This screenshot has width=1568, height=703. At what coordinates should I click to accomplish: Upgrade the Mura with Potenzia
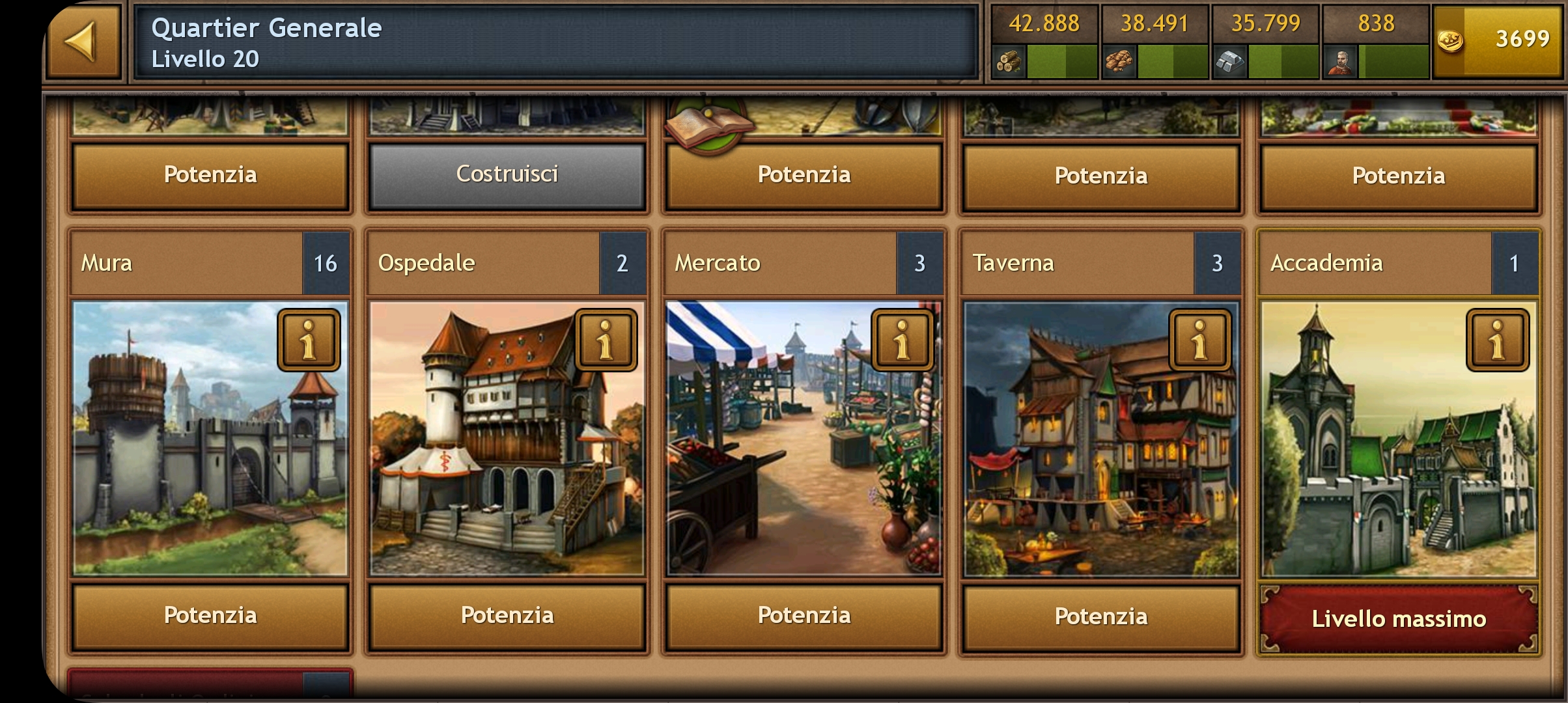210,616
